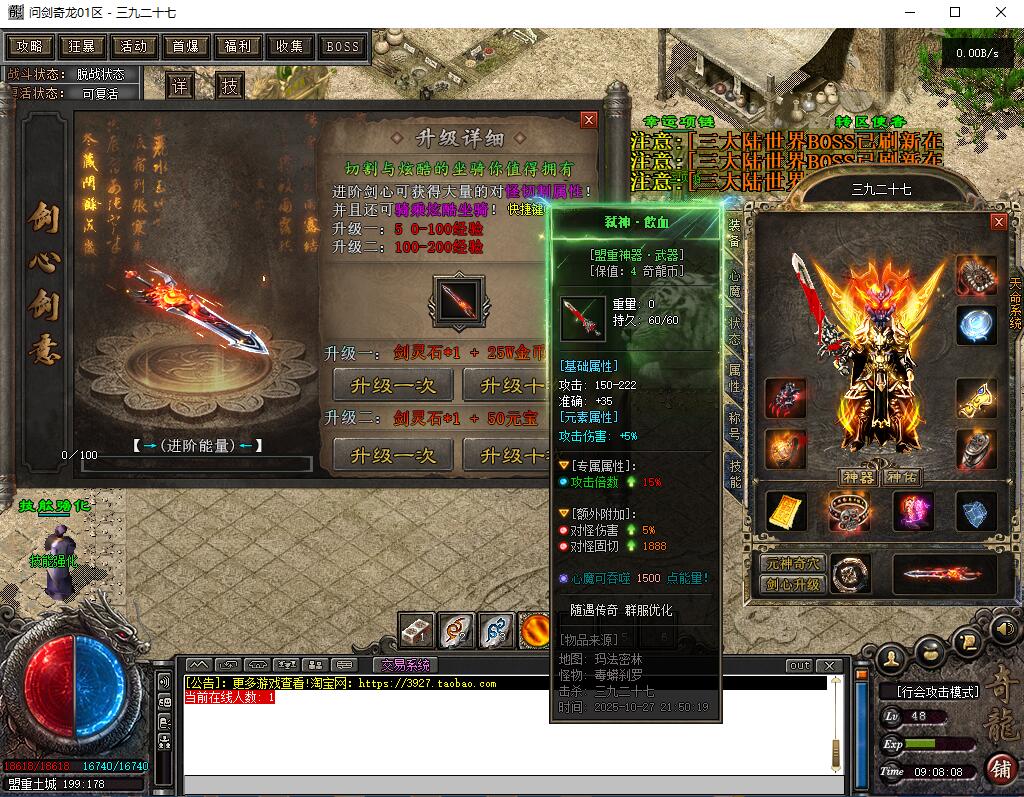
Task: Select the 神器 artifact button
Action: [859, 477]
